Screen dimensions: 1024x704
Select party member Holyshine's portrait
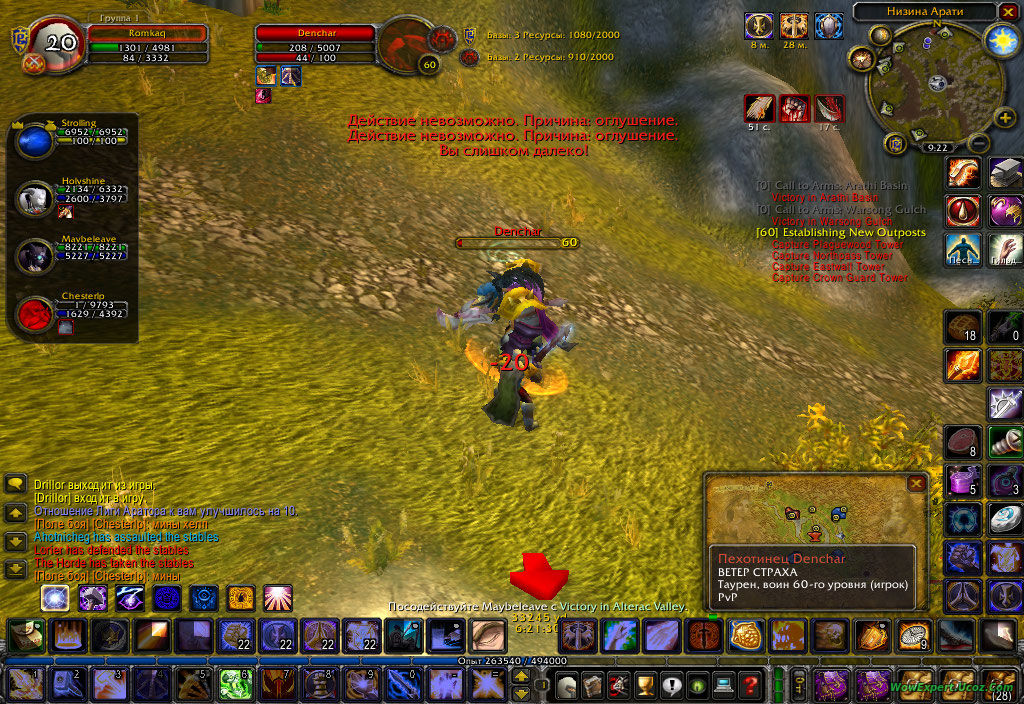click(36, 199)
